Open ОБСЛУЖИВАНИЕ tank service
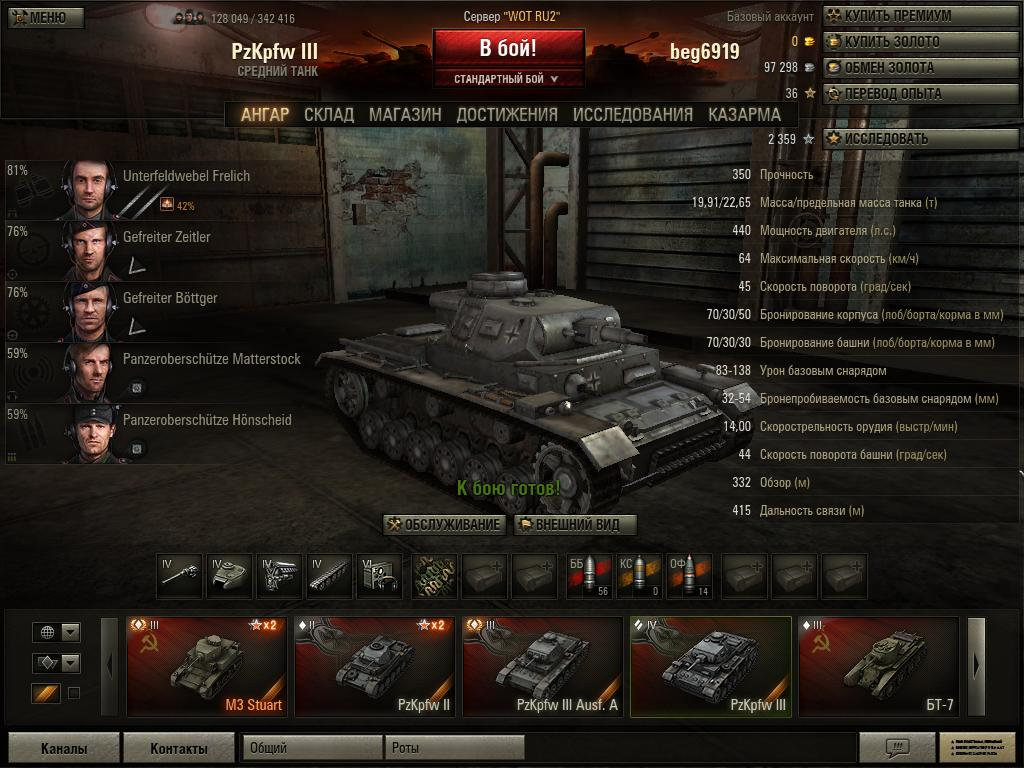The height and width of the screenshot is (768, 1024). 444,525
